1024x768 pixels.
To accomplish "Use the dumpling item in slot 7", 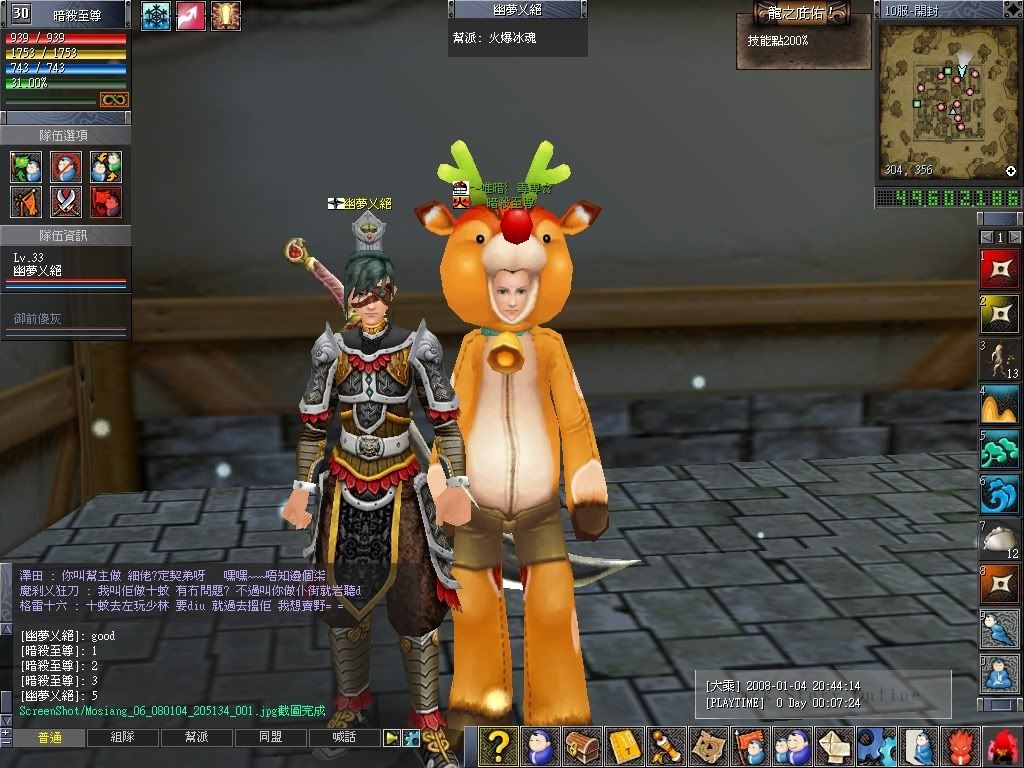I will pyautogui.click(x=1000, y=539).
